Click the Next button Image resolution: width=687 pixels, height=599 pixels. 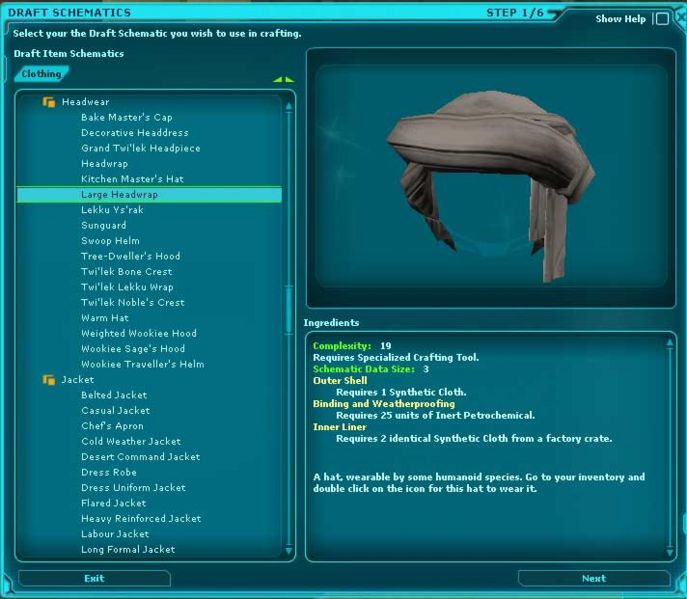pos(593,578)
